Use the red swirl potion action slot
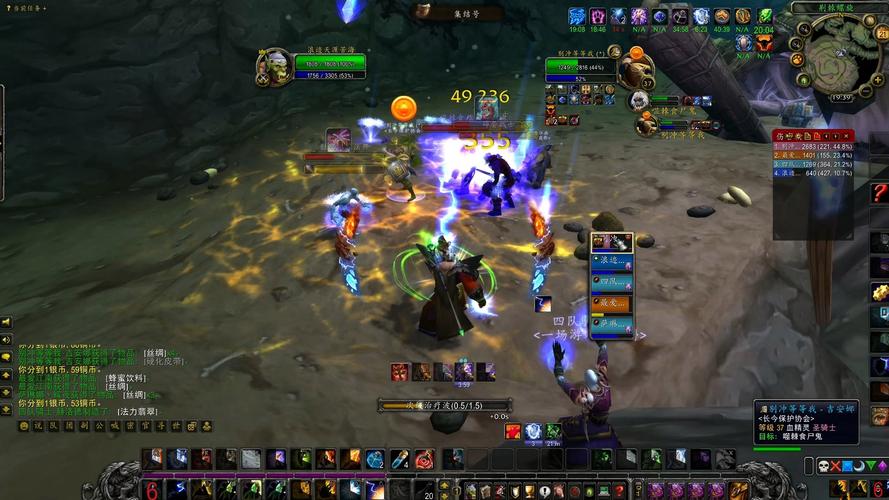The image size is (889, 500). tap(425, 459)
